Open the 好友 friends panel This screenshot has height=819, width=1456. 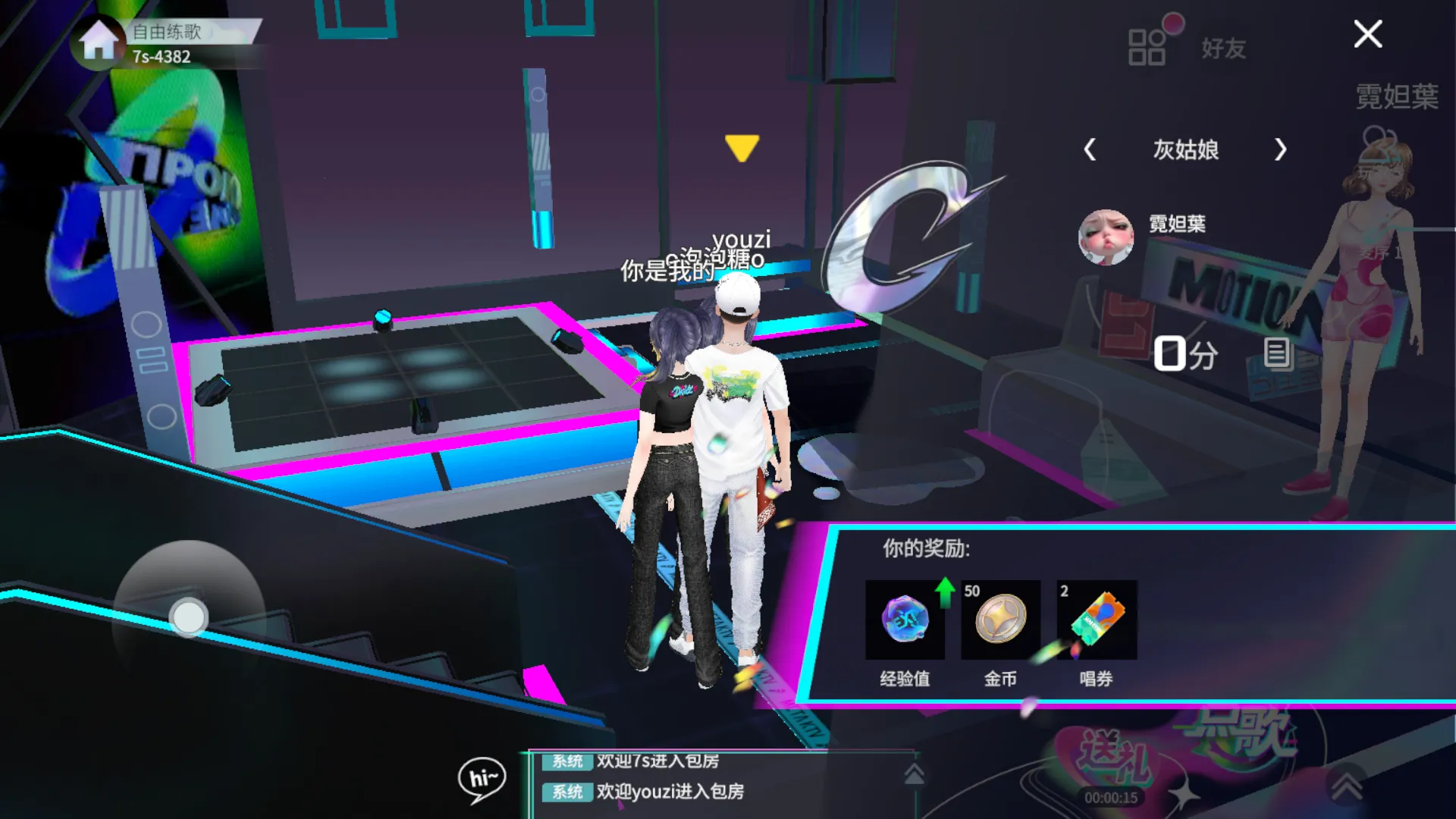point(1222,49)
